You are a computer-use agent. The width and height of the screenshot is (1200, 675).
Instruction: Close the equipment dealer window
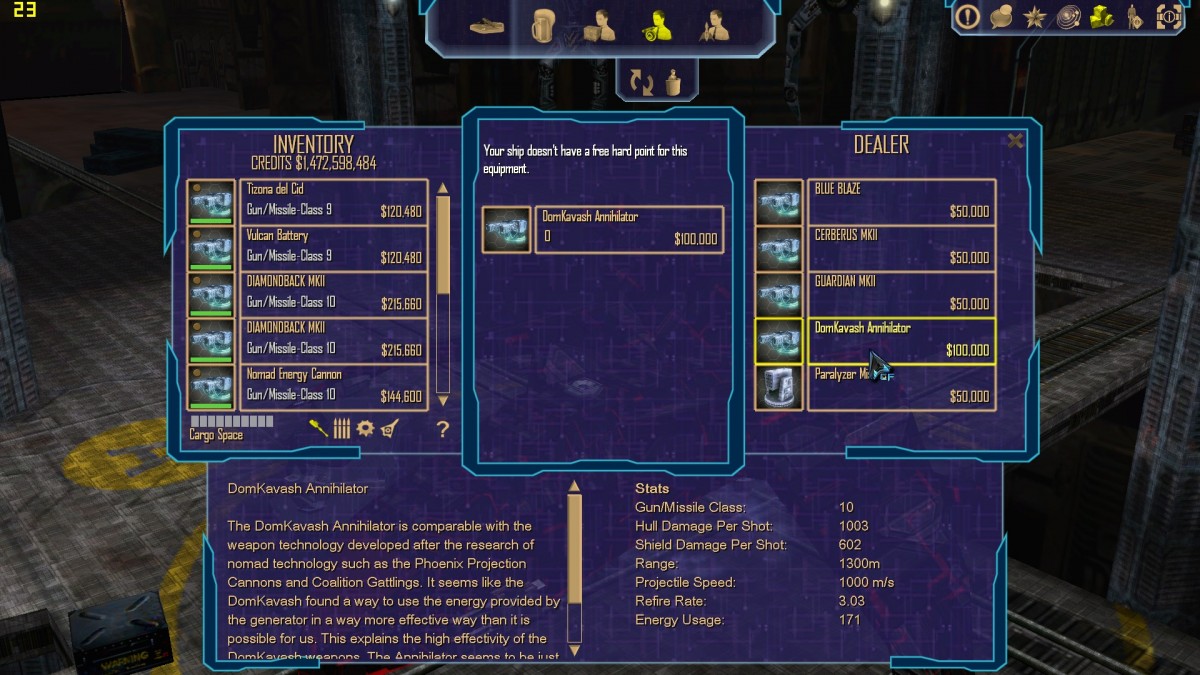(x=1015, y=141)
